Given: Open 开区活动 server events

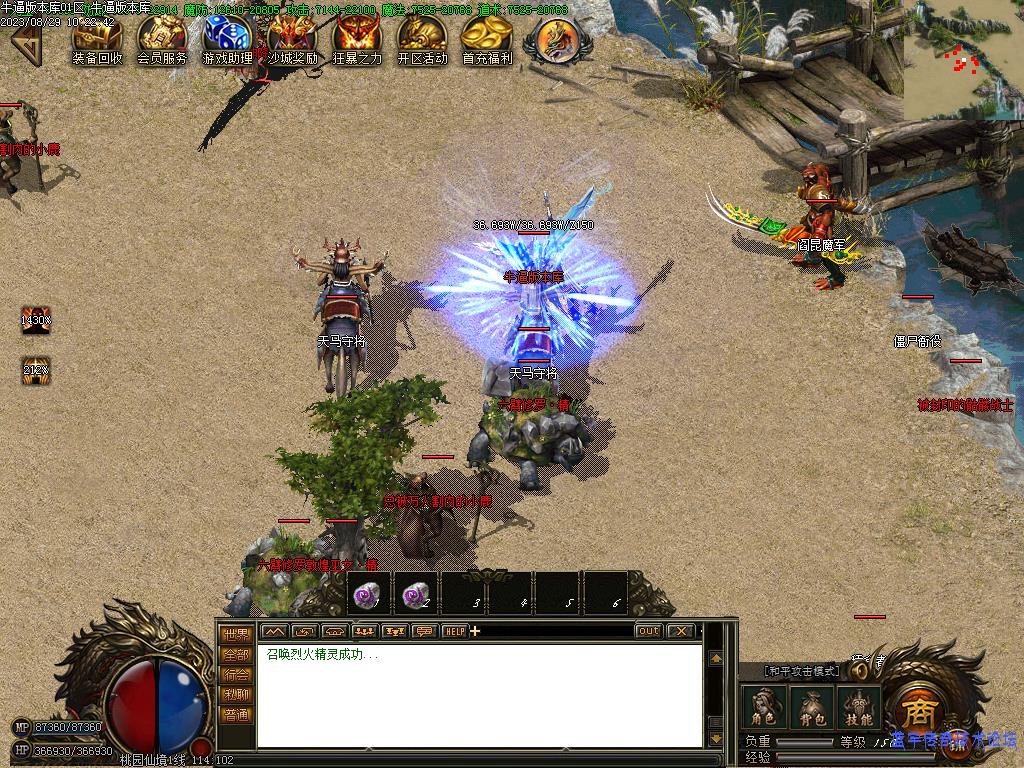Looking at the screenshot, I should (x=422, y=37).
